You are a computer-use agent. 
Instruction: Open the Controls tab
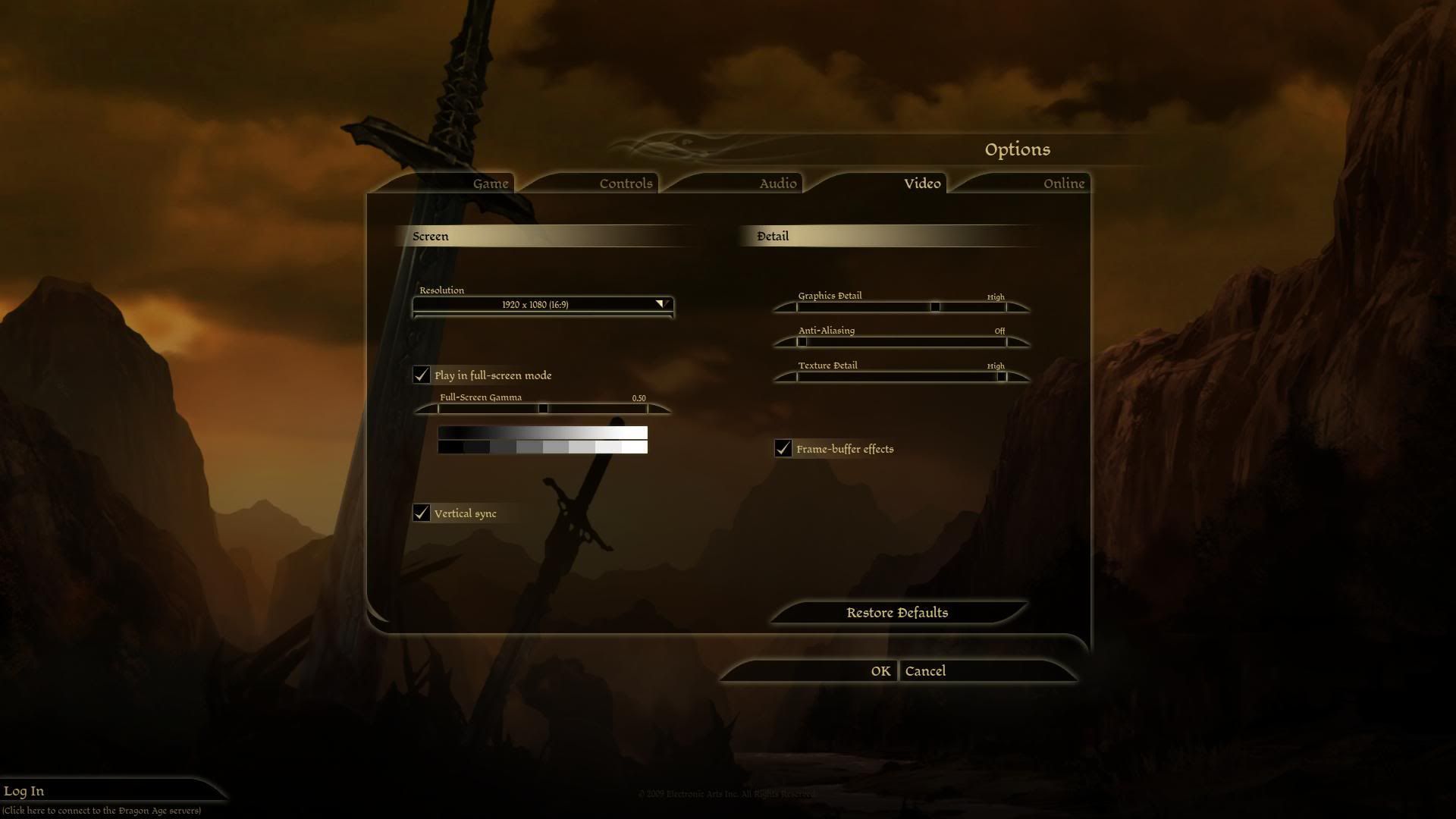[625, 184]
